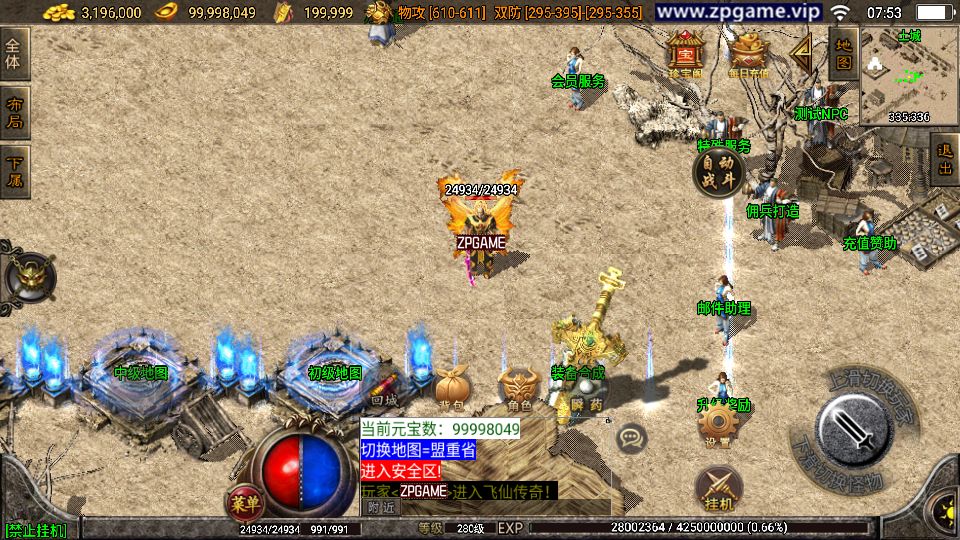Viewport: 960px width, 540px height.
Task: Open the 背包 bag icon
Action: tap(451, 388)
